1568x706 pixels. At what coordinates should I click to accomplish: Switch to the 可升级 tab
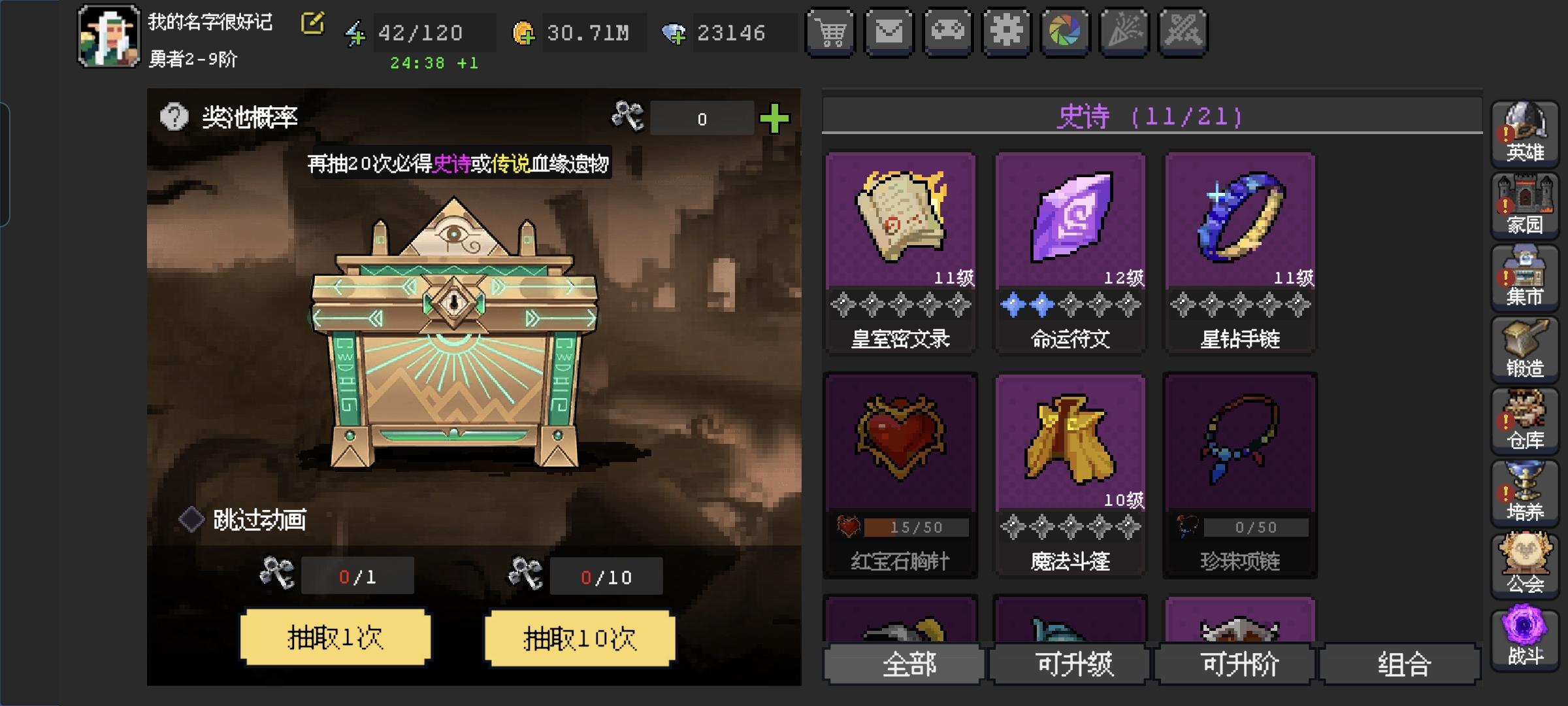[x=1070, y=663]
